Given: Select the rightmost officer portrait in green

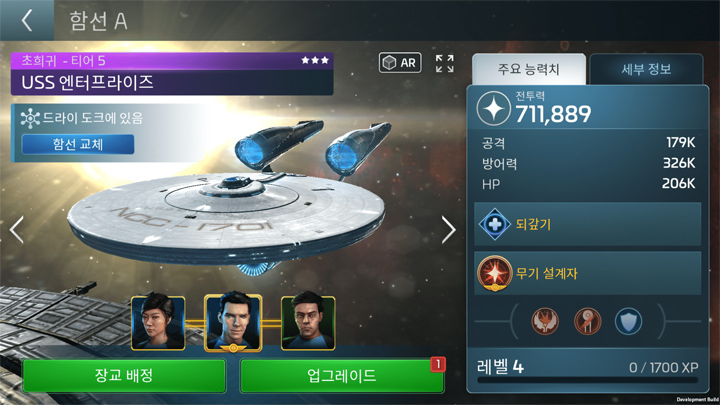Looking at the screenshot, I should point(308,322).
